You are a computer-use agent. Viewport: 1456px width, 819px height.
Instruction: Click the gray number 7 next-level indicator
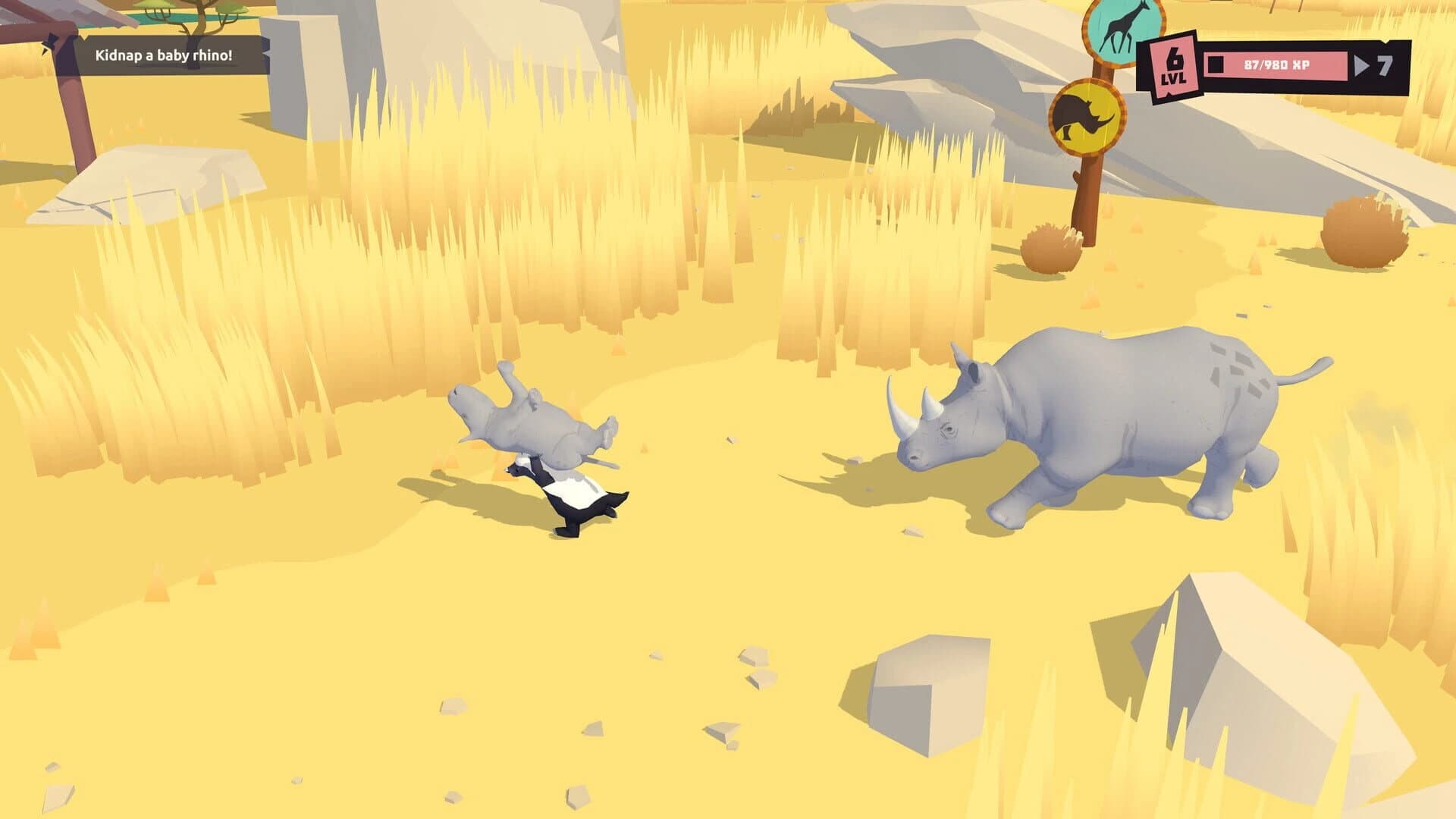point(1383,65)
